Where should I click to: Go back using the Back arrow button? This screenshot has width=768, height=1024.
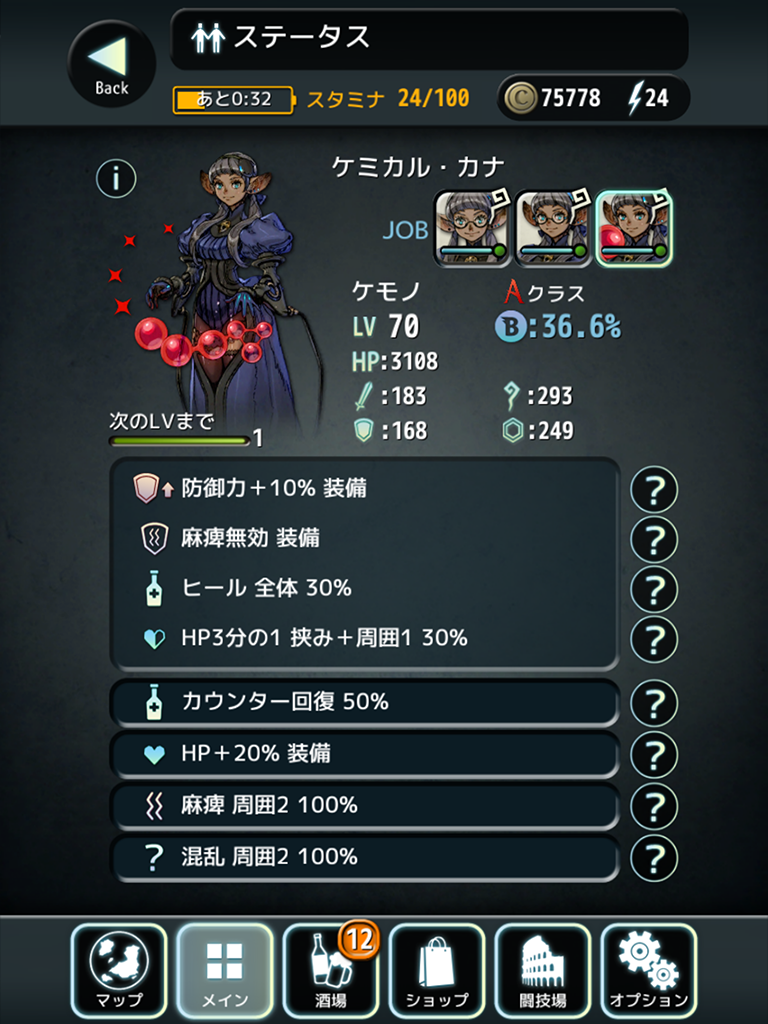(x=111, y=63)
